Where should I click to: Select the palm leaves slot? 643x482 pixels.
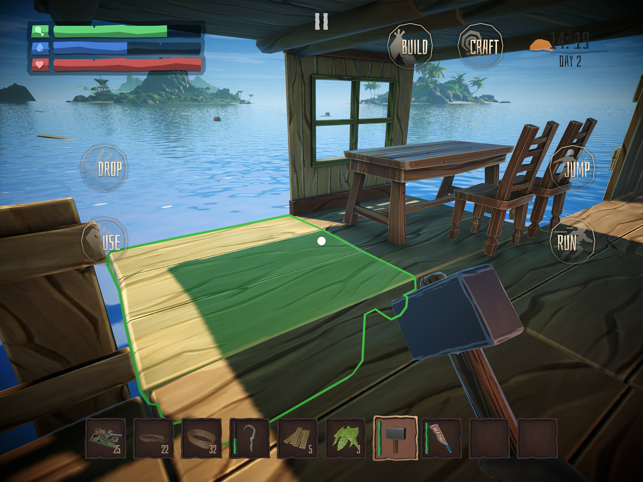point(346,438)
